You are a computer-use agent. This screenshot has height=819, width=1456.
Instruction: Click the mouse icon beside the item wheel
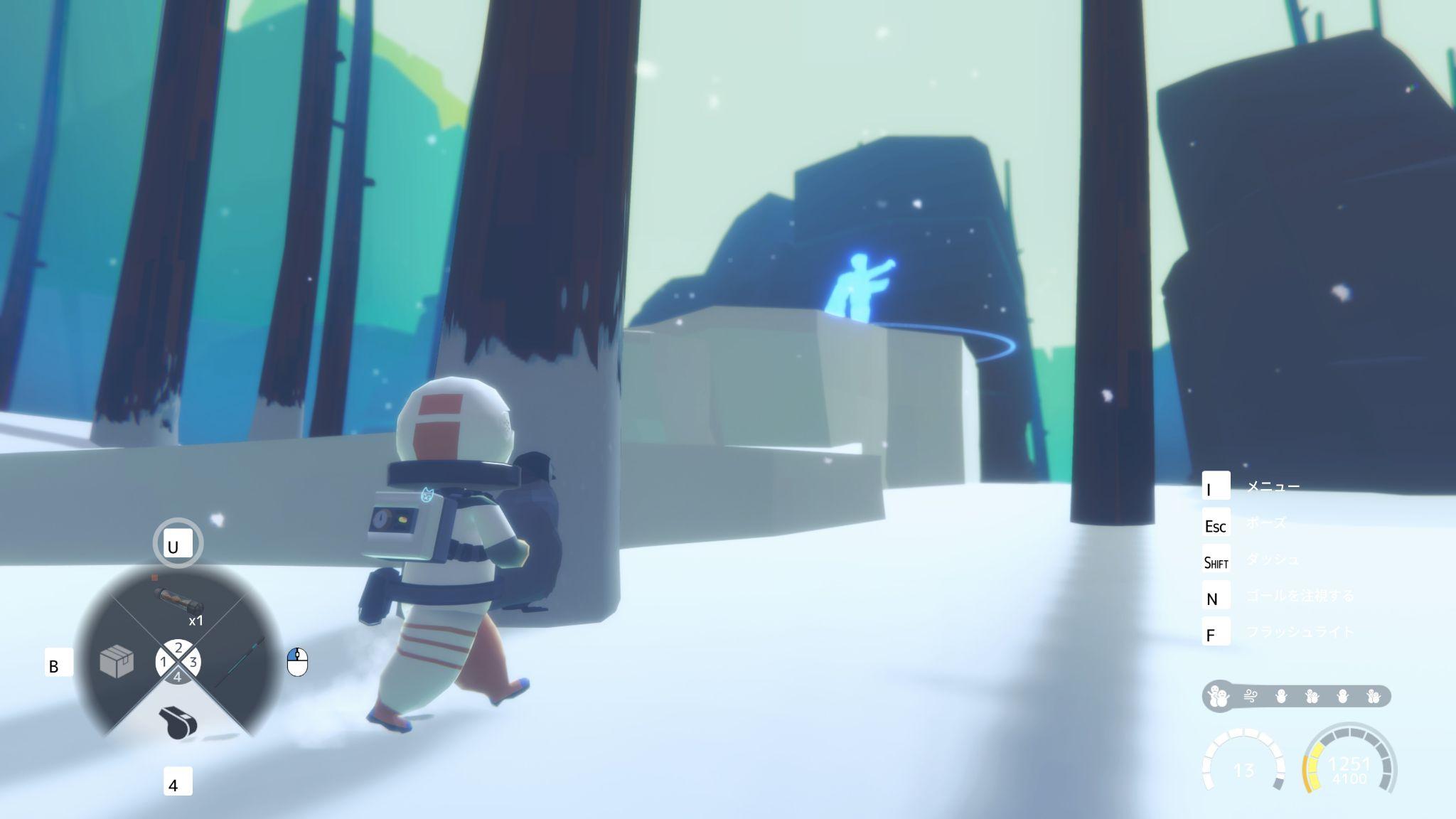298,660
